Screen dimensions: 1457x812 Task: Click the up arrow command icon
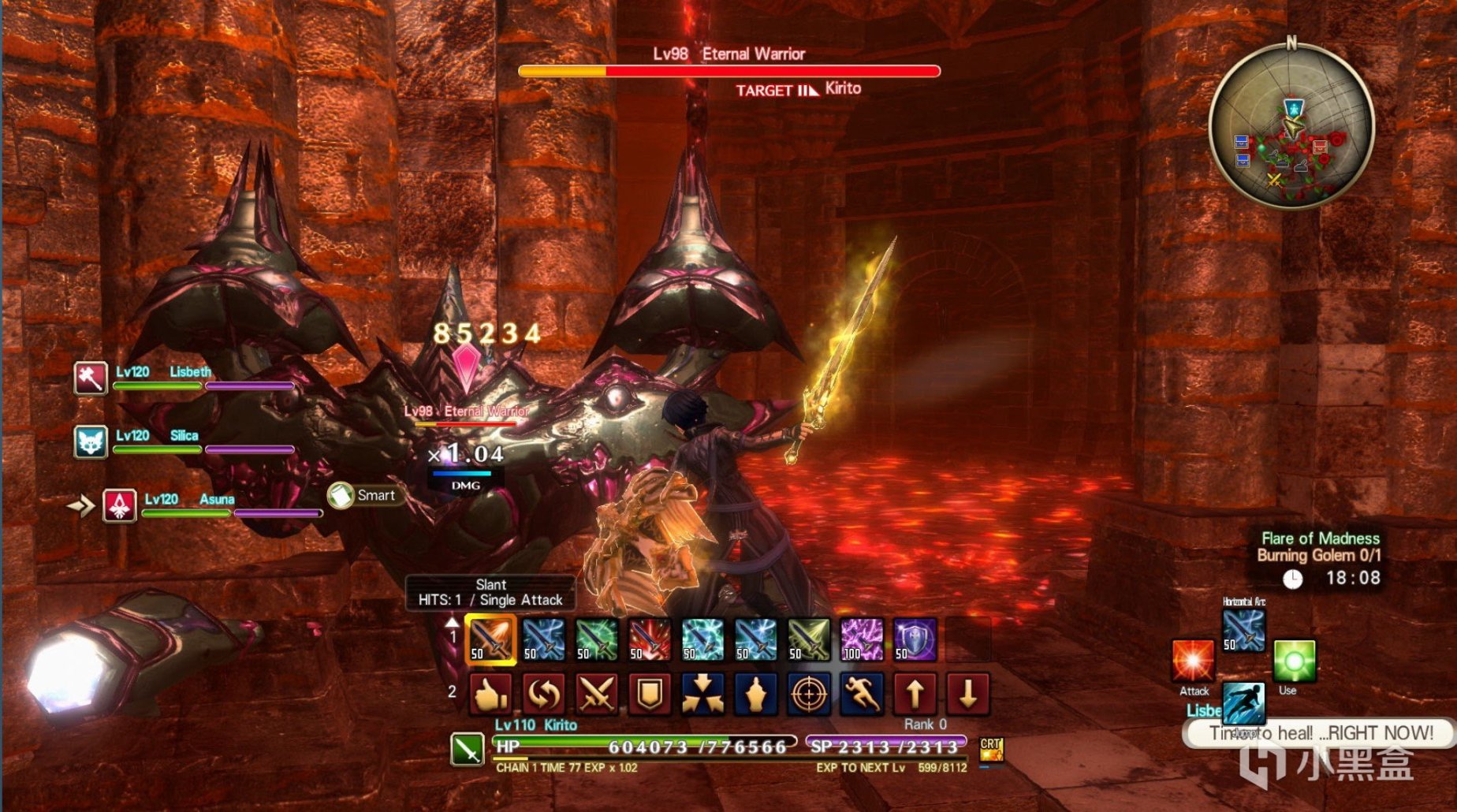pyautogui.click(x=915, y=695)
